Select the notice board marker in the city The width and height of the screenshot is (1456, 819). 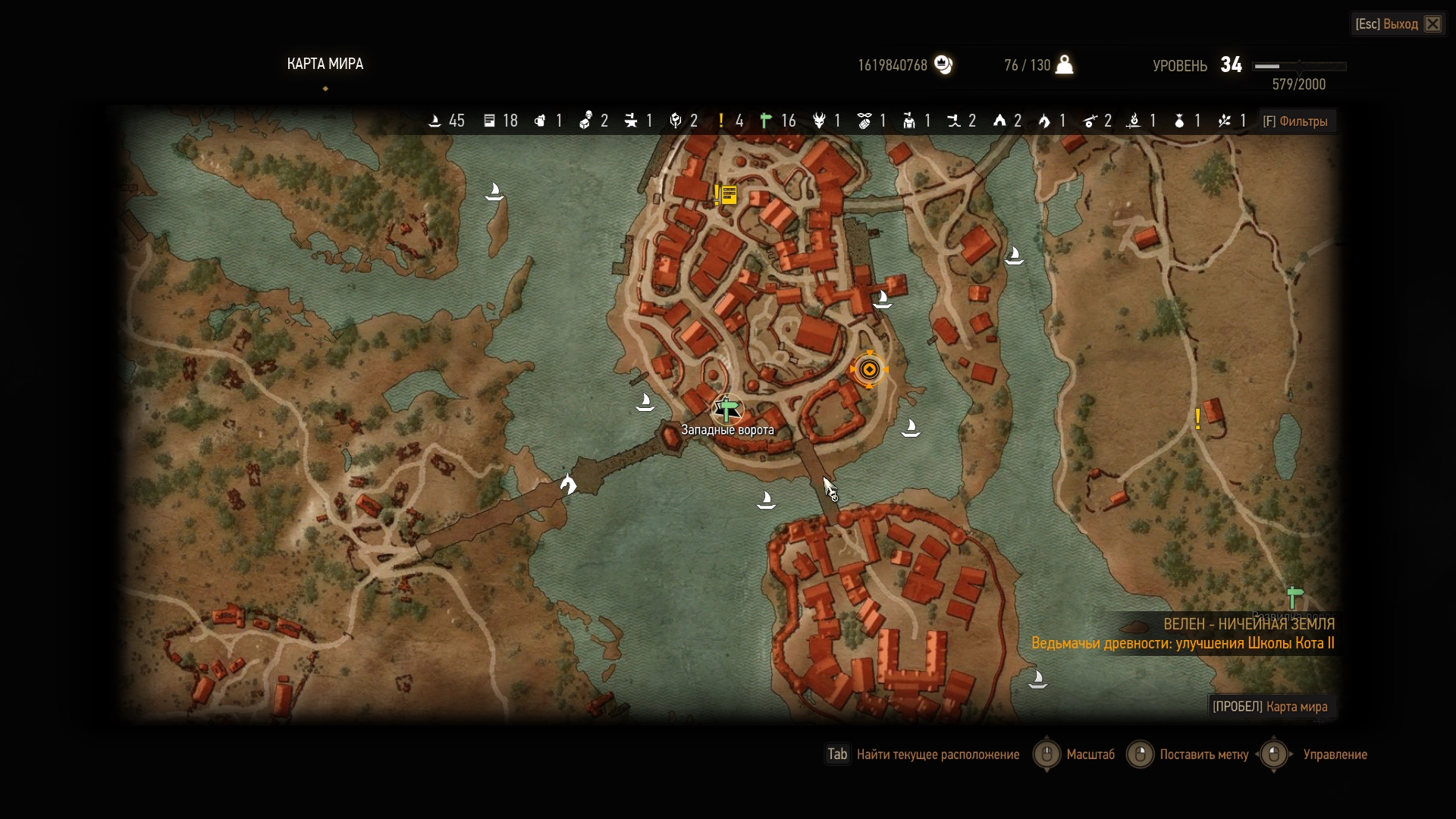[x=727, y=196]
